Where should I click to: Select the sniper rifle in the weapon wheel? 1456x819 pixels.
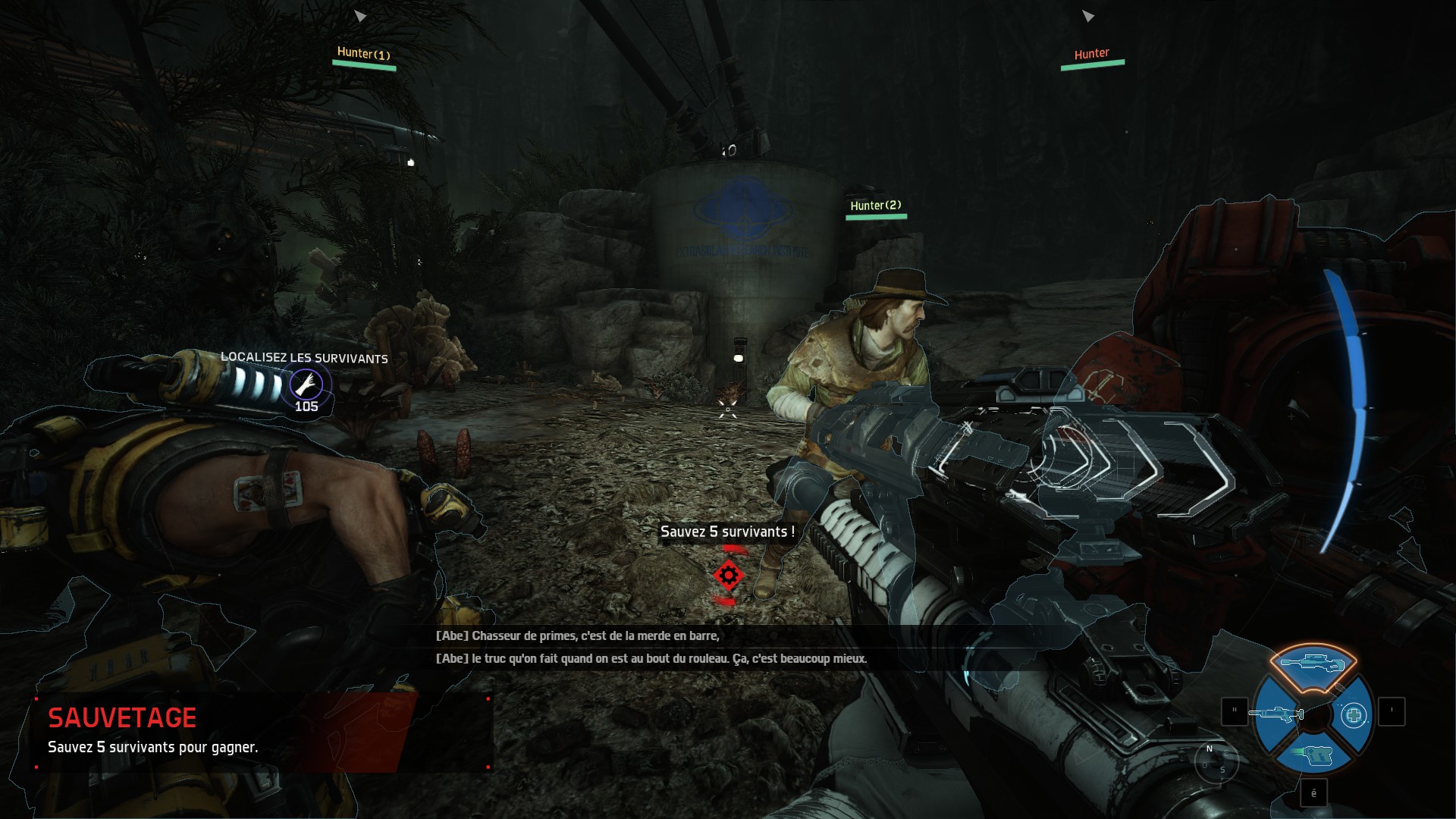[1313, 662]
